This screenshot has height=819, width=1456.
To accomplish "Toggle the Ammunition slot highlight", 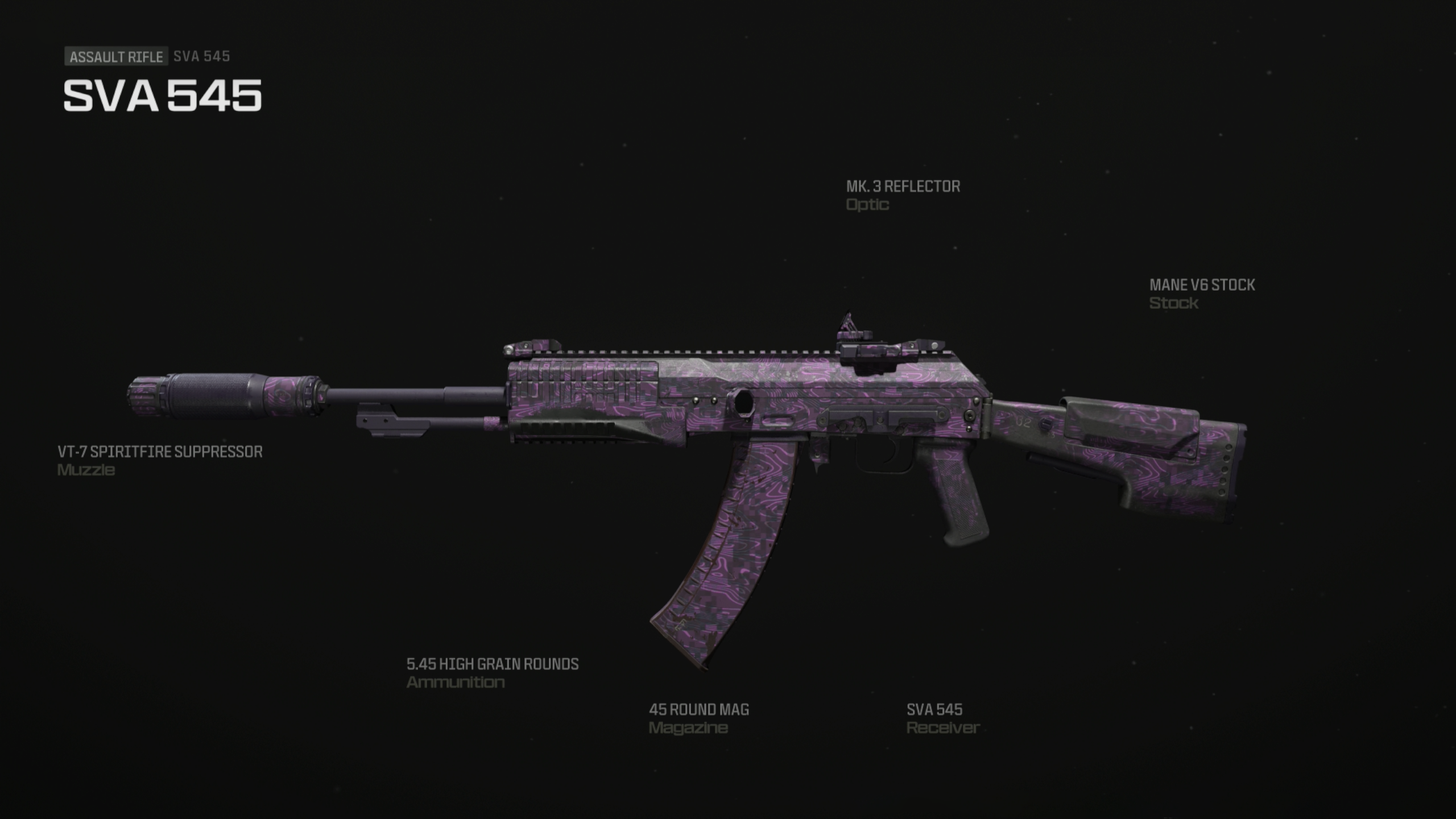I will [x=455, y=684].
